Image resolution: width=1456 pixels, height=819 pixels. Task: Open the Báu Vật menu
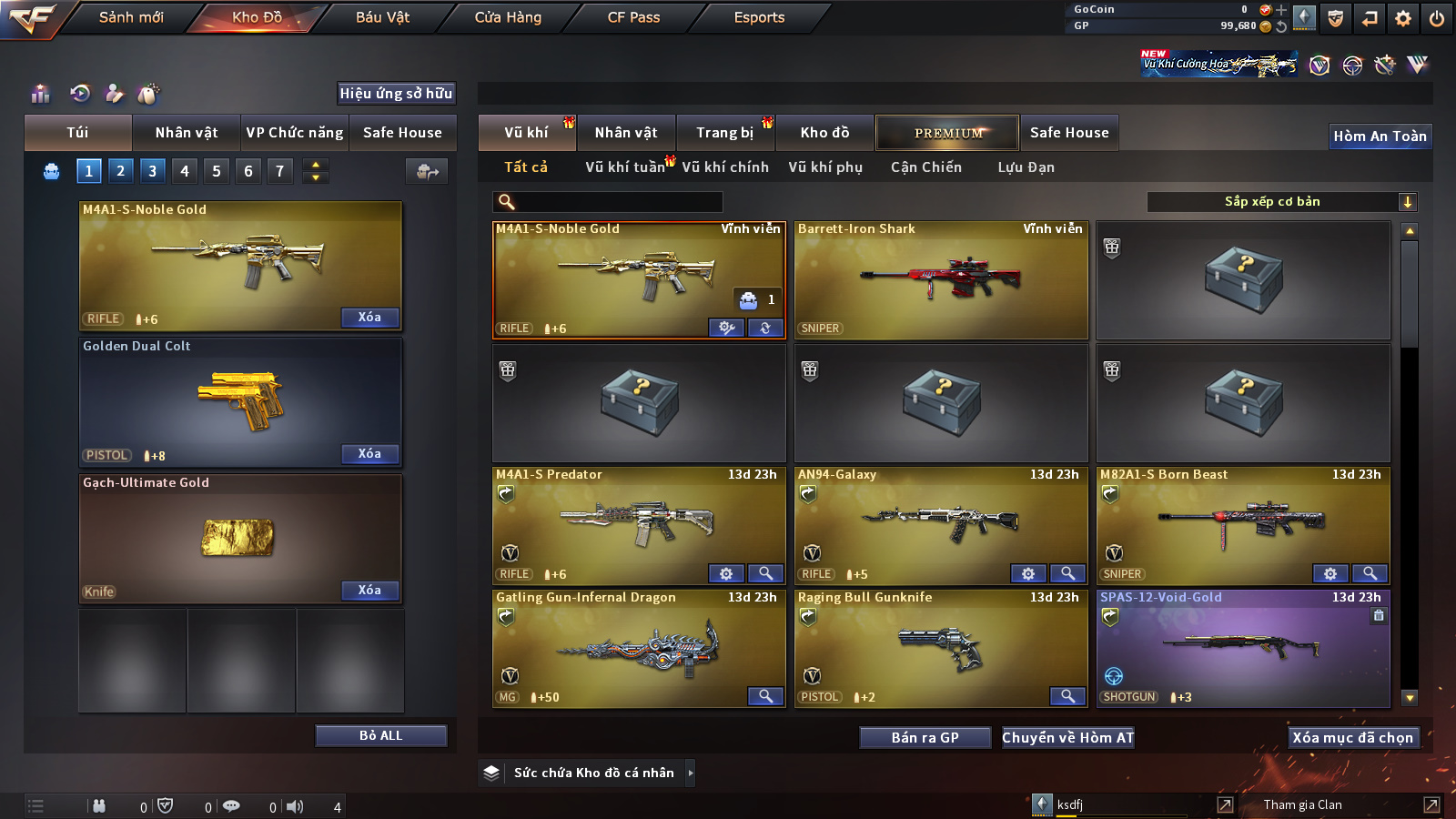coord(382,17)
